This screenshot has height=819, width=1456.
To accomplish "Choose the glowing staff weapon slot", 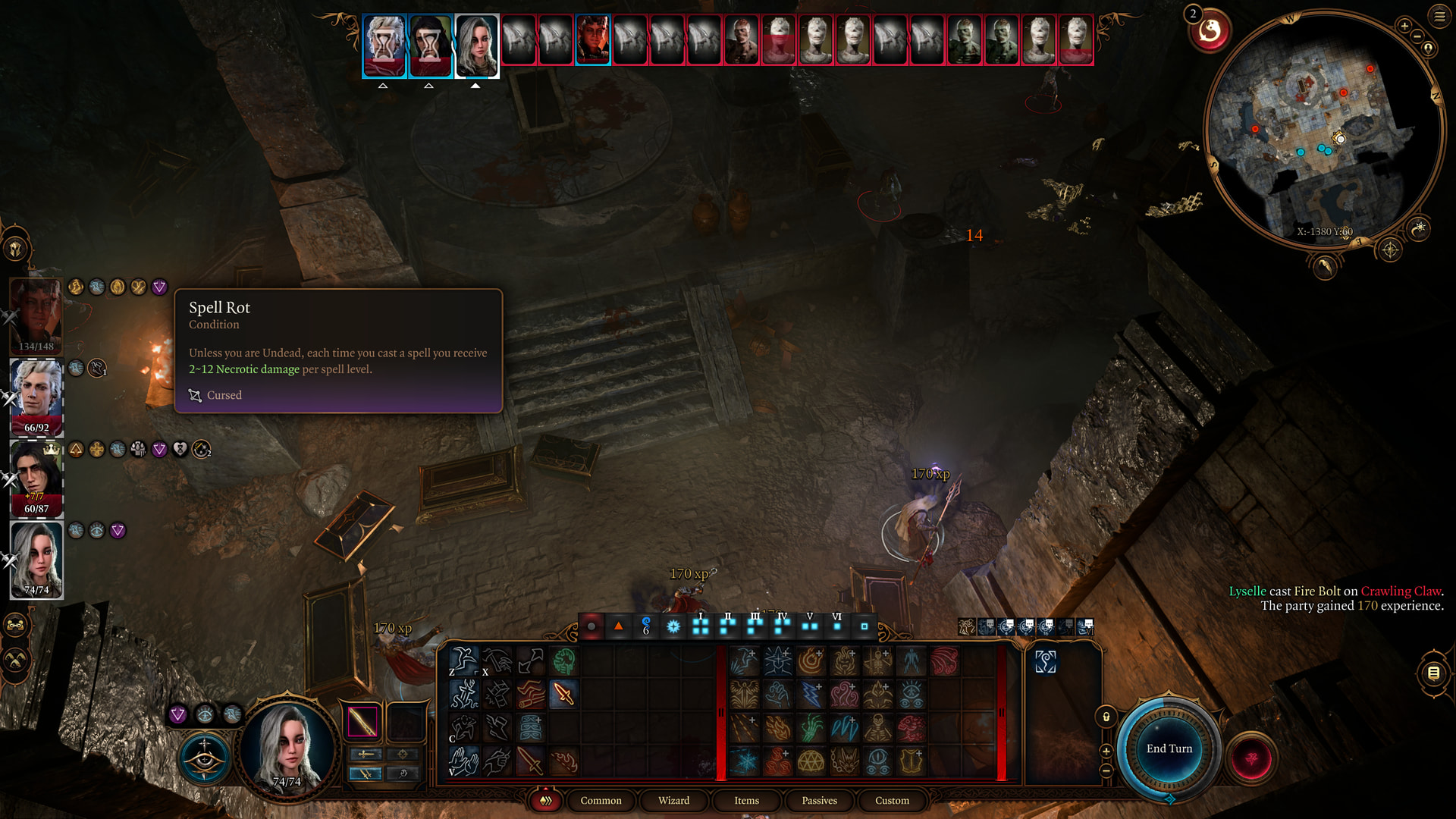I will 362,721.
